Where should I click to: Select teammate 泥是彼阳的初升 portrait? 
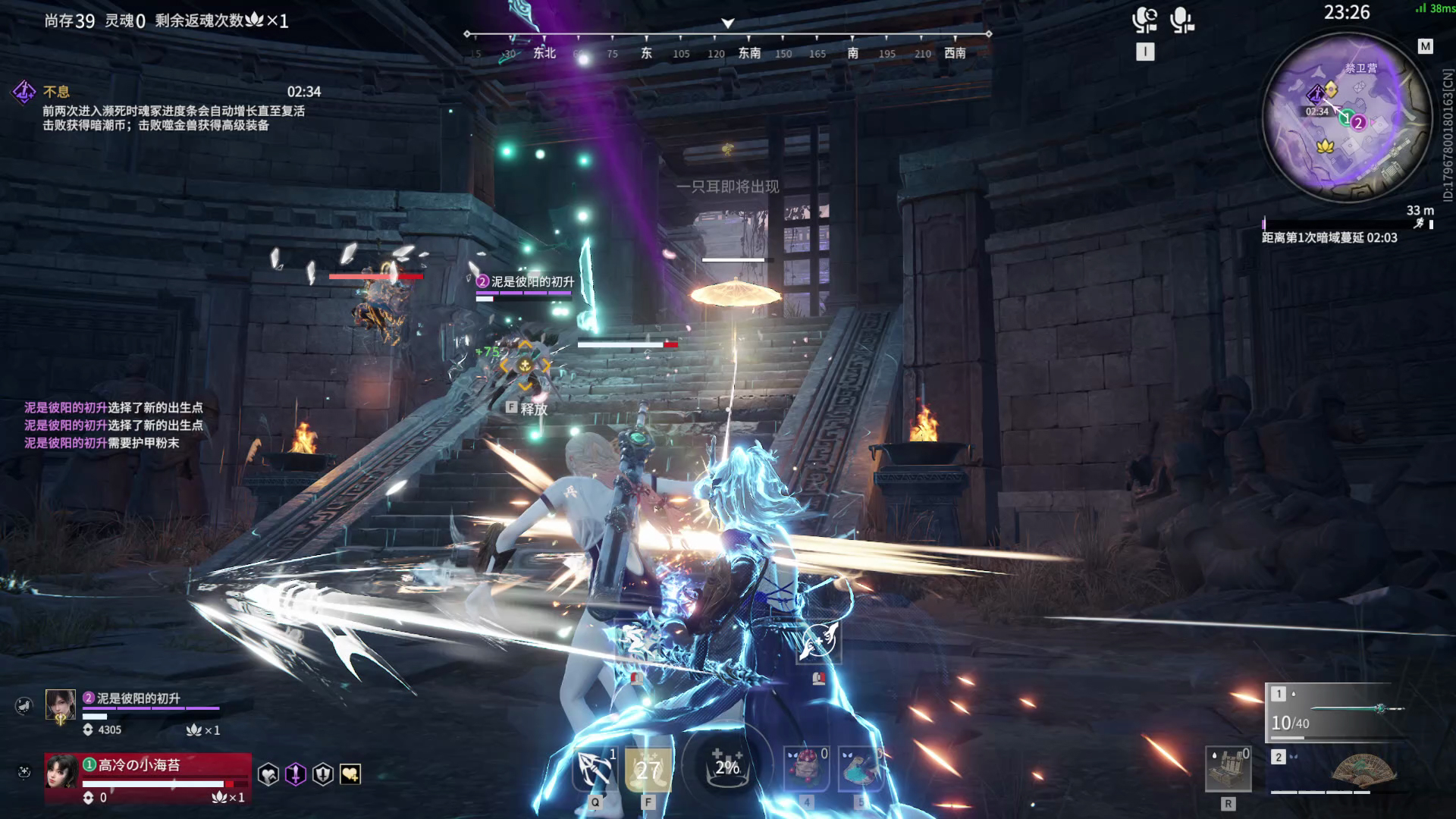[61, 705]
